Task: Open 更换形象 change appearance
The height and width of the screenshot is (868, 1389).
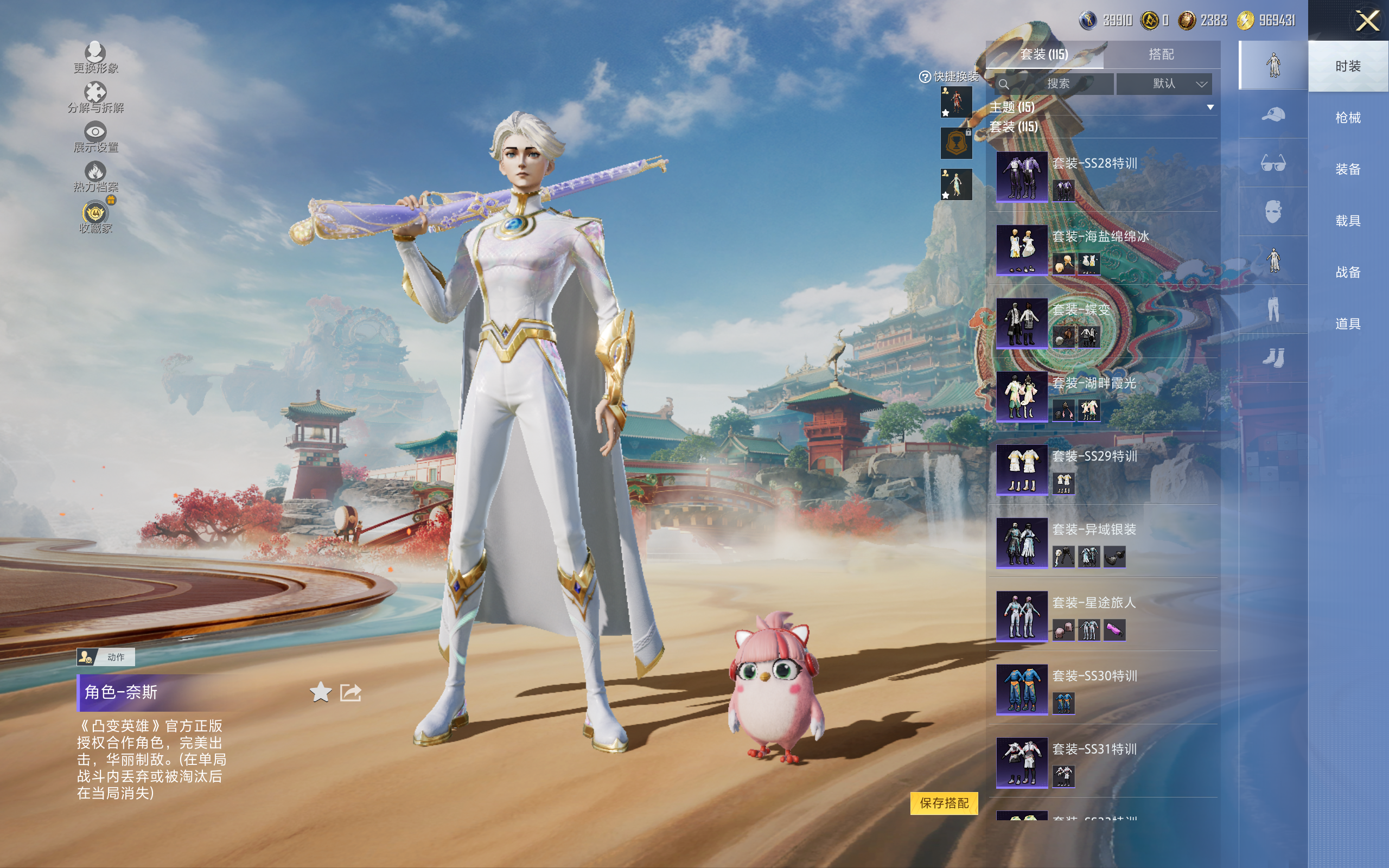Action: pyautogui.click(x=95, y=58)
